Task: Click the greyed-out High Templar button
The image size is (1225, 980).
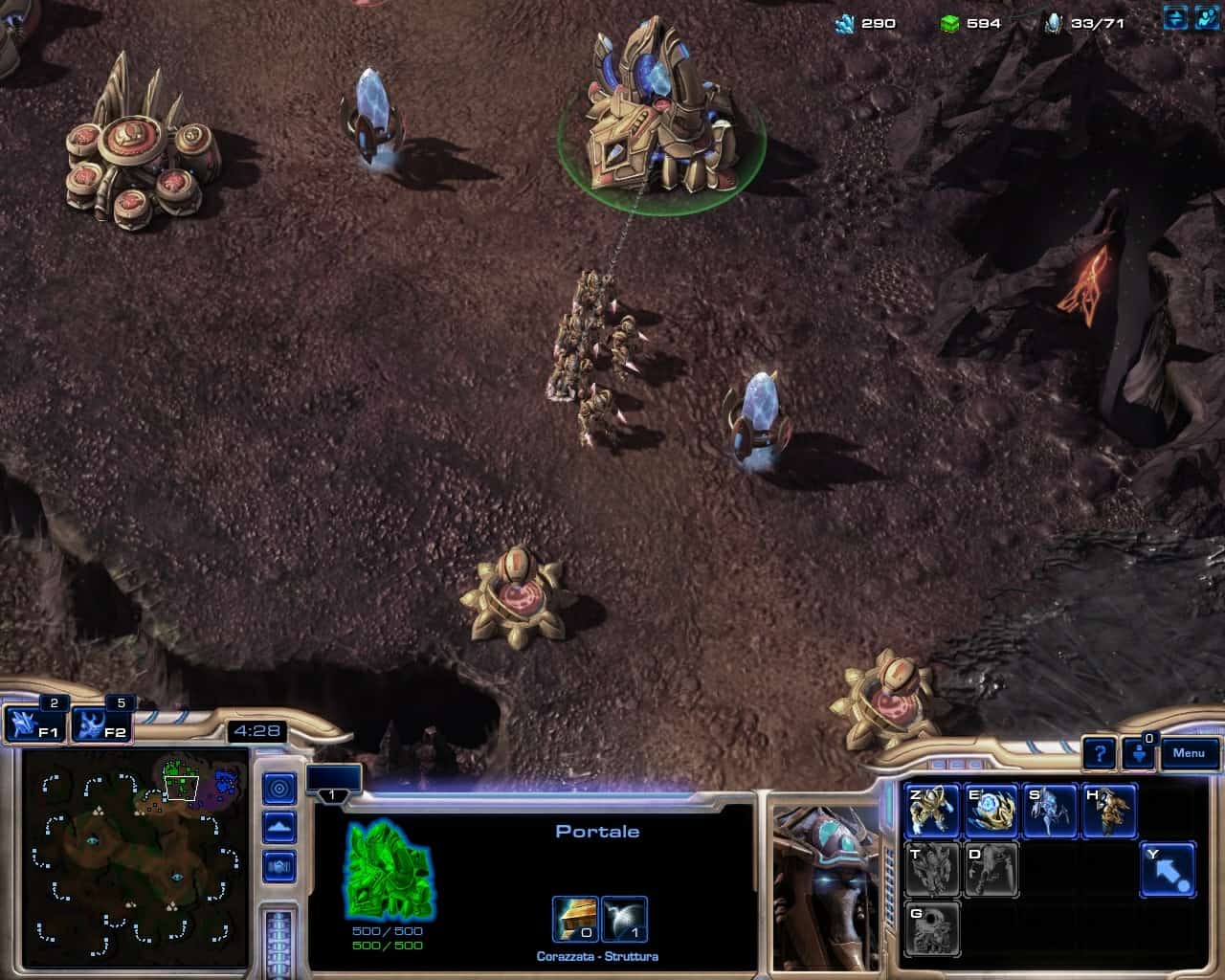Action: point(931,869)
